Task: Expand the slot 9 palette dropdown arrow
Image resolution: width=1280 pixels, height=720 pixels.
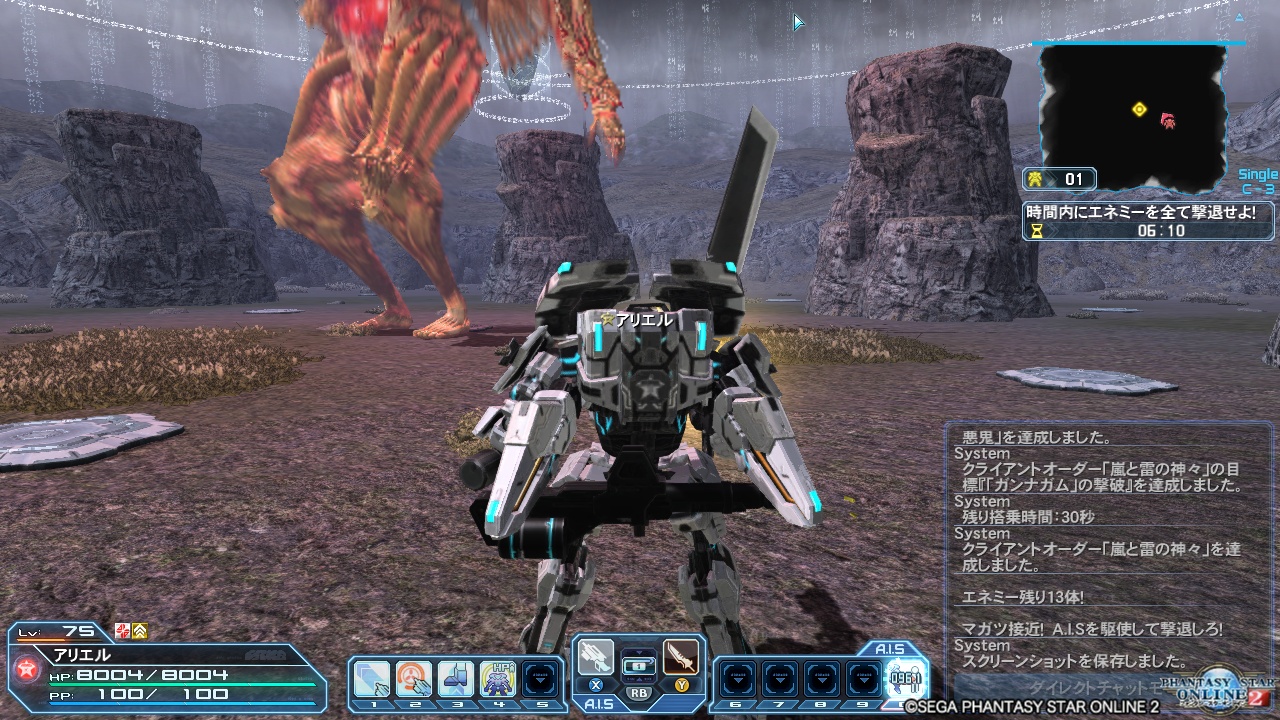Action: point(864,679)
